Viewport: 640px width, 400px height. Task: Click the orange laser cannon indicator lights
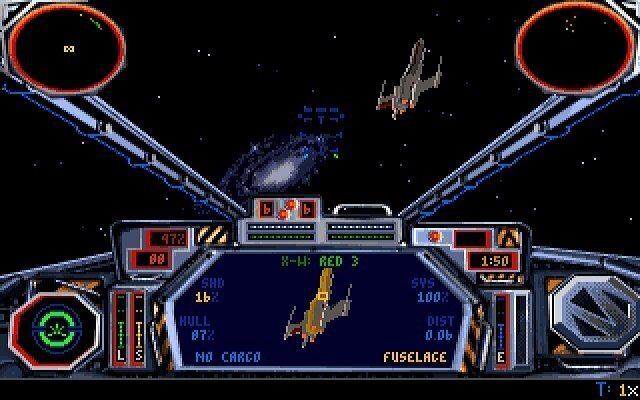pos(288,209)
